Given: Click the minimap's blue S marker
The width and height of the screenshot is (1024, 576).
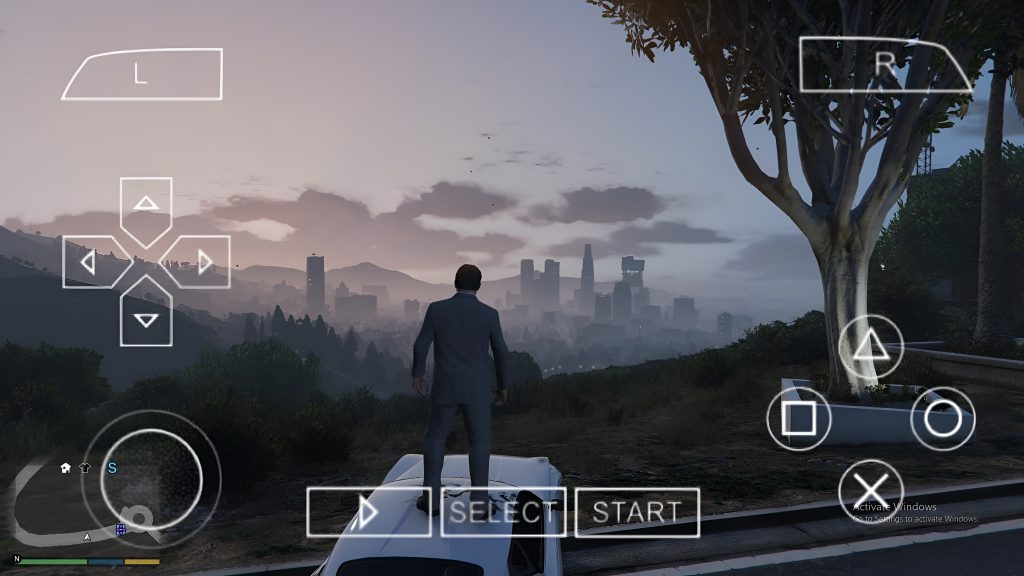Looking at the screenshot, I should (113, 467).
